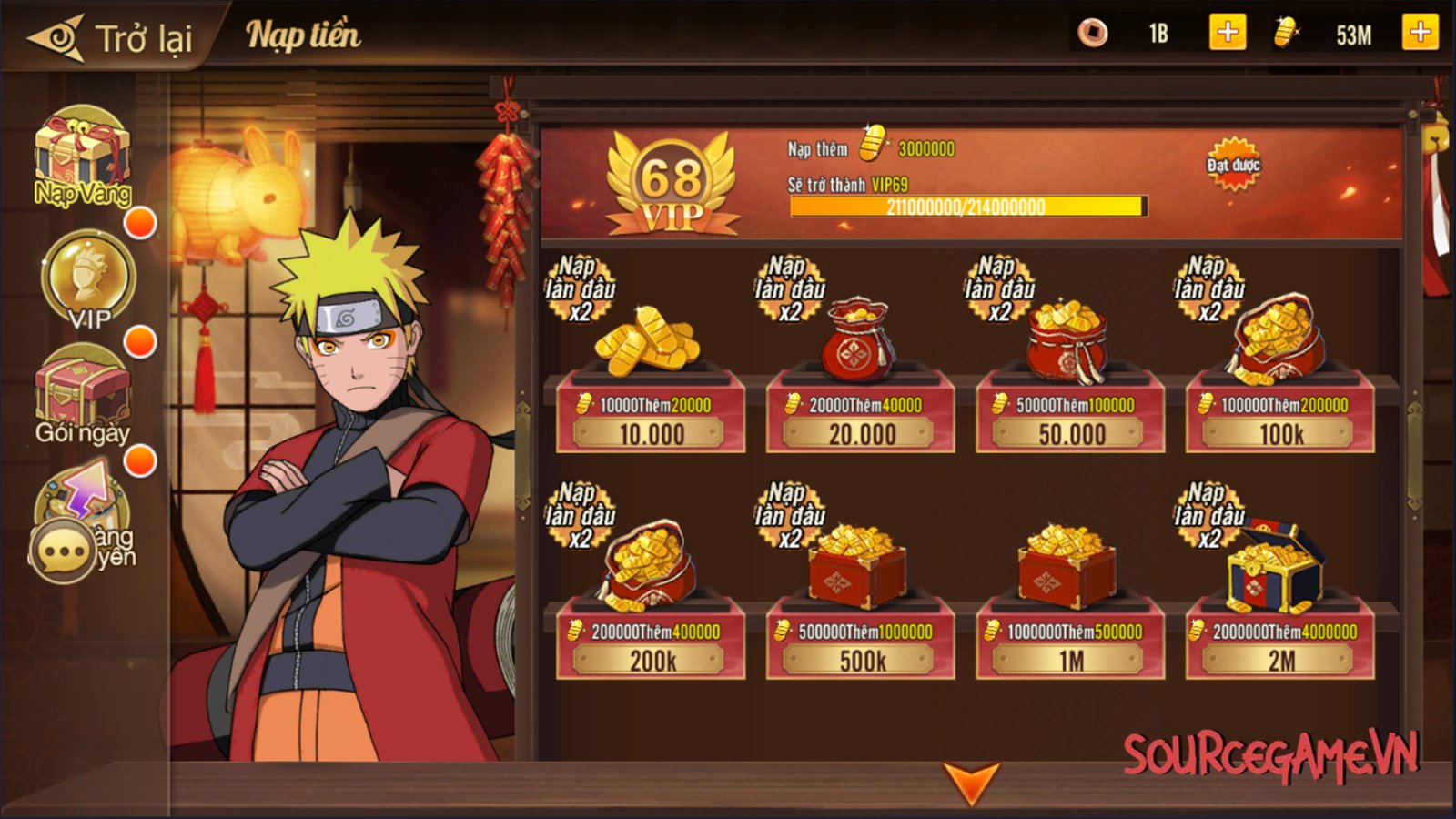1456x819 pixels.
Task: Buy the 10.000 gold pack
Action: click(651, 433)
